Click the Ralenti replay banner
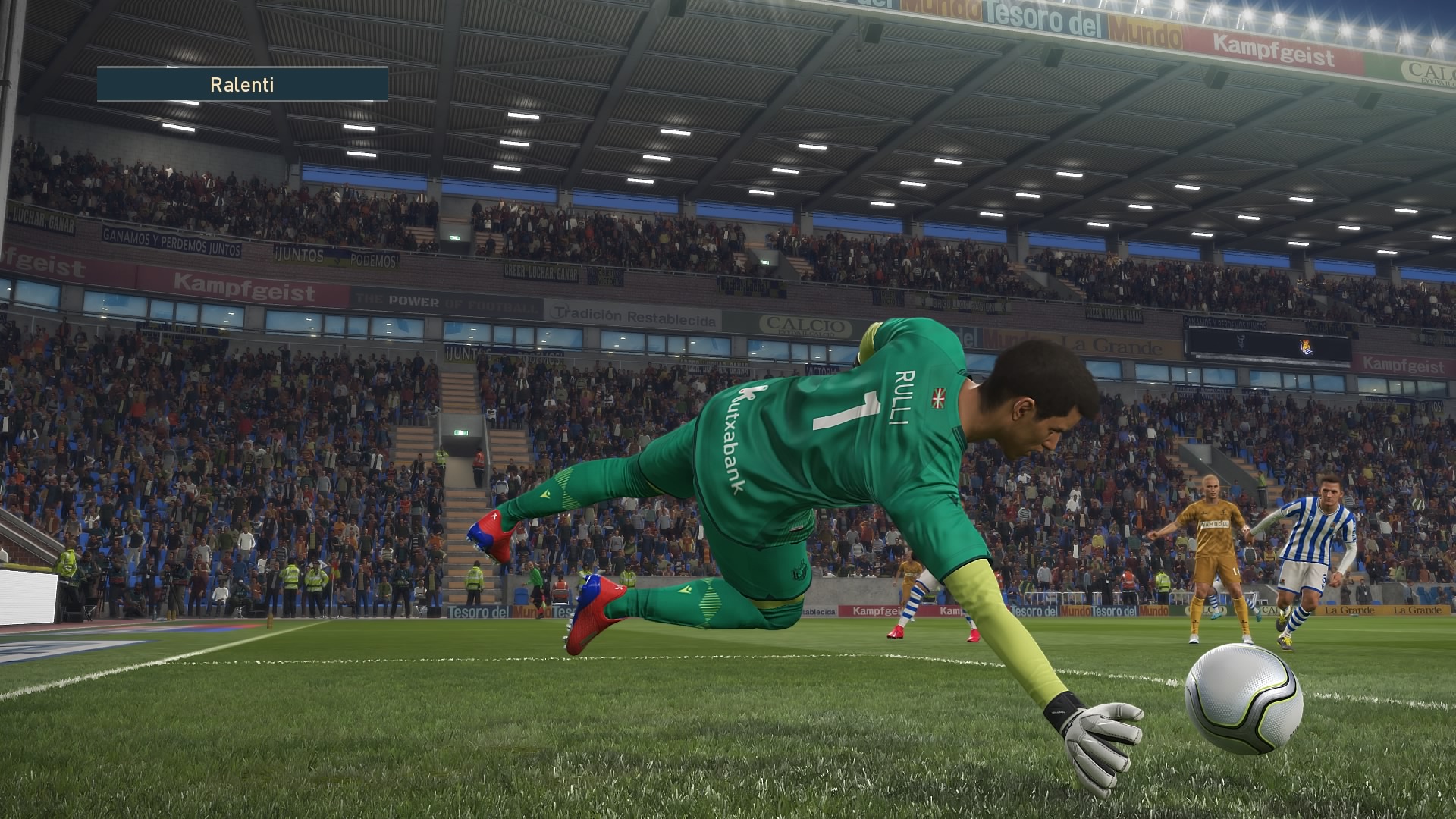The width and height of the screenshot is (1456, 819). [x=242, y=84]
